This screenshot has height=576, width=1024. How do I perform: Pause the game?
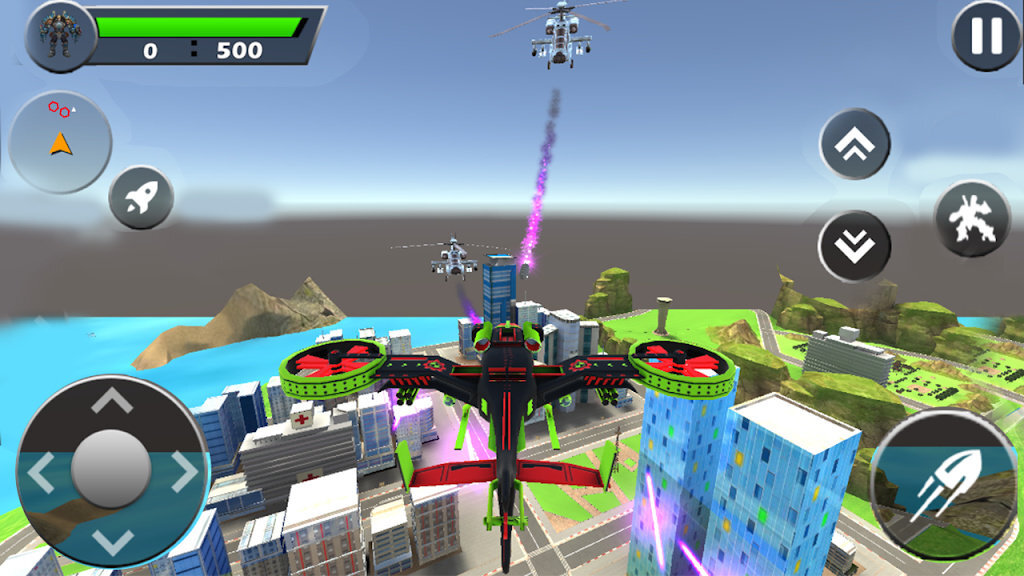(986, 37)
